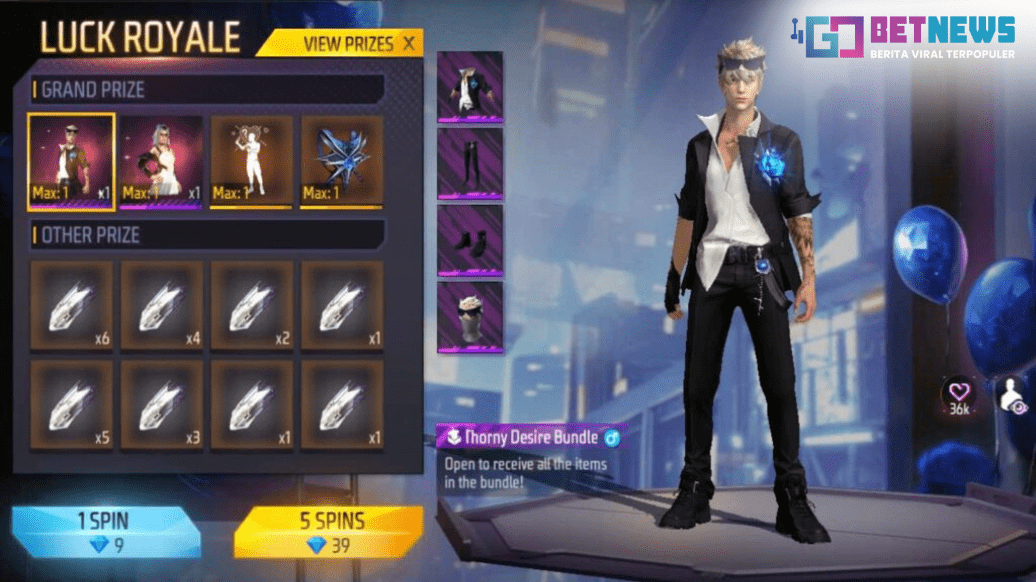Preview the bundle's black pants

tap(470, 163)
